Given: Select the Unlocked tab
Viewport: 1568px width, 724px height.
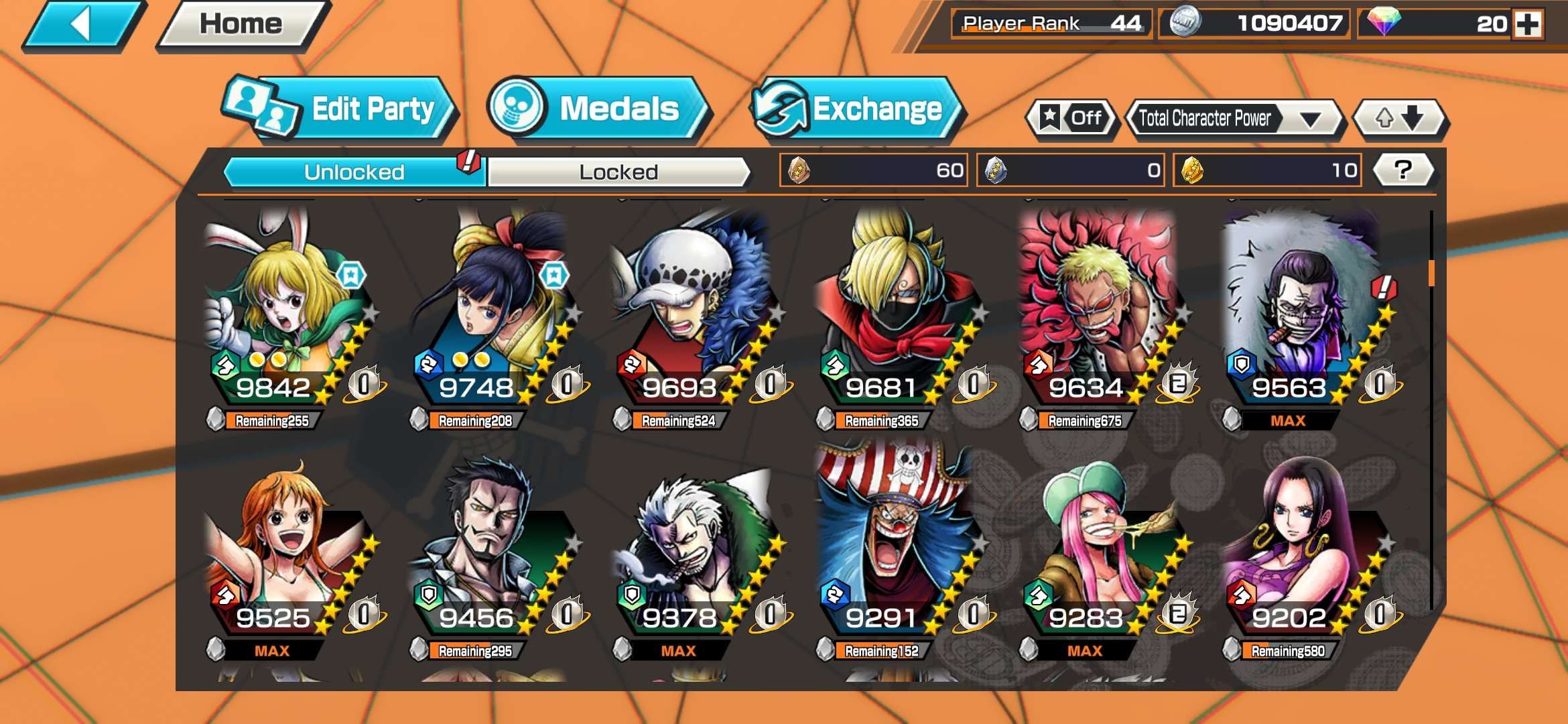Looking at the screenshot, I should [x=354, y=170].
